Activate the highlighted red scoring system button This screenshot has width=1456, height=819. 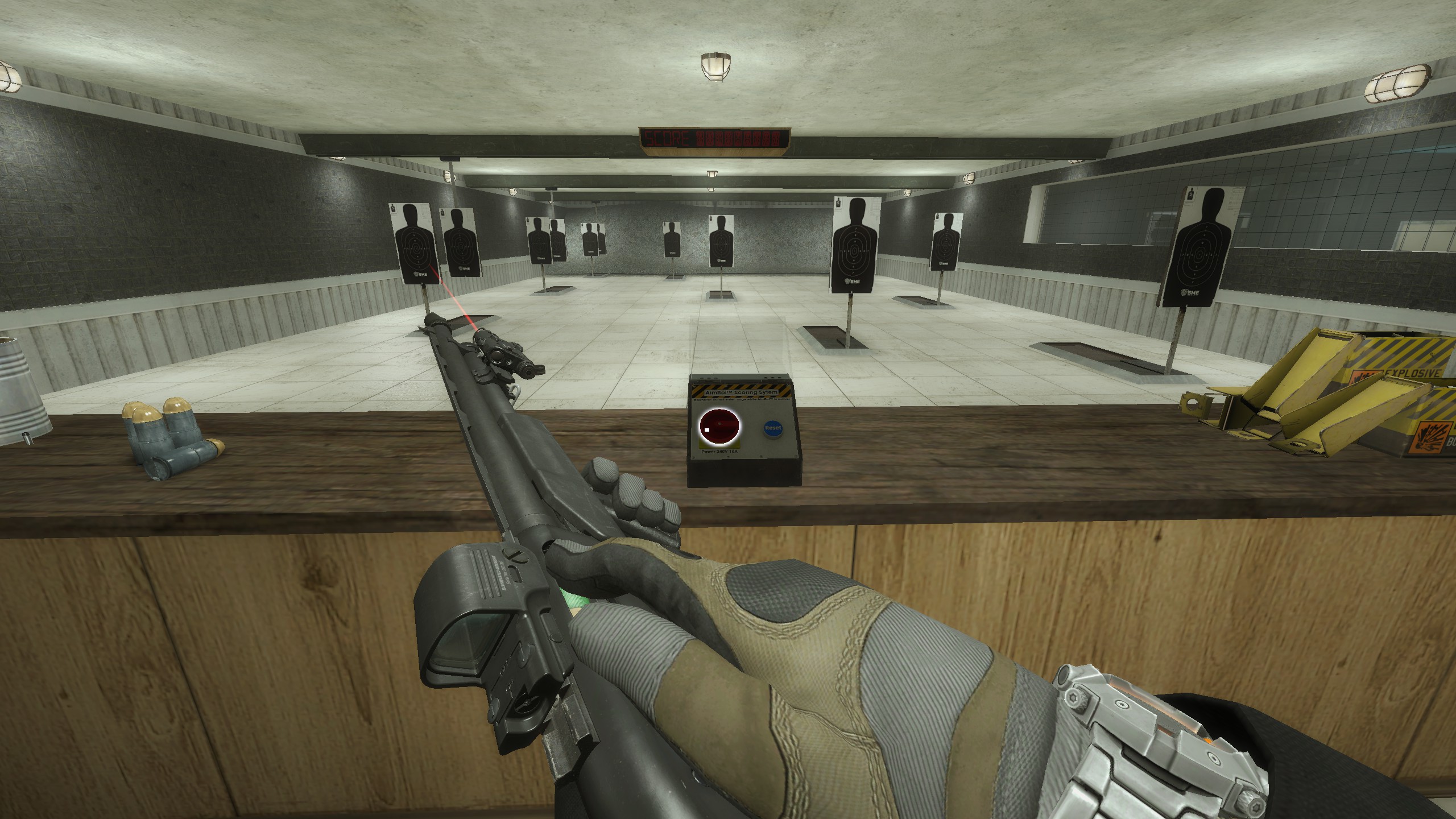(719, 427)
